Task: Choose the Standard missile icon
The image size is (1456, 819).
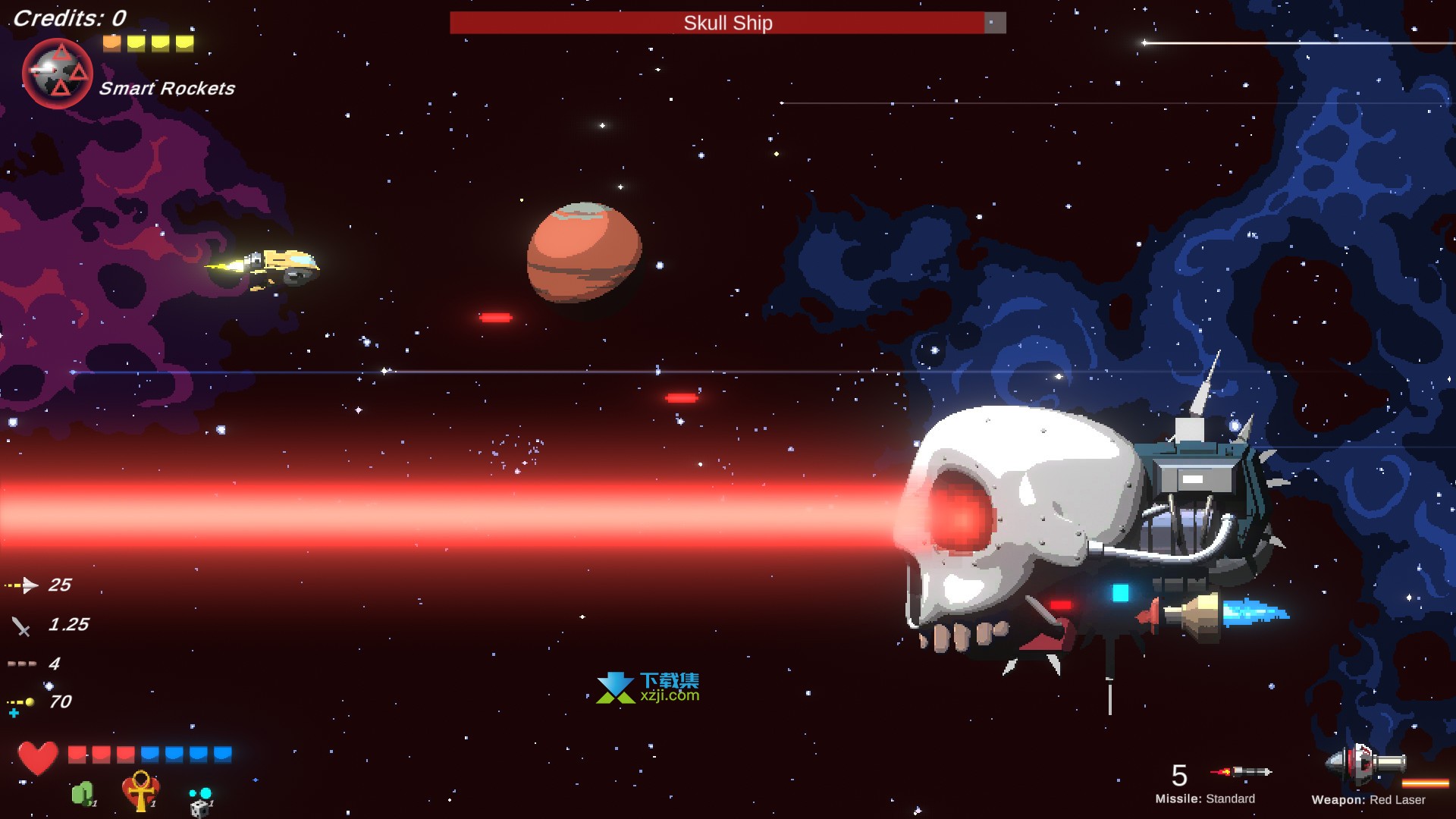Action: coord(1241,772)
